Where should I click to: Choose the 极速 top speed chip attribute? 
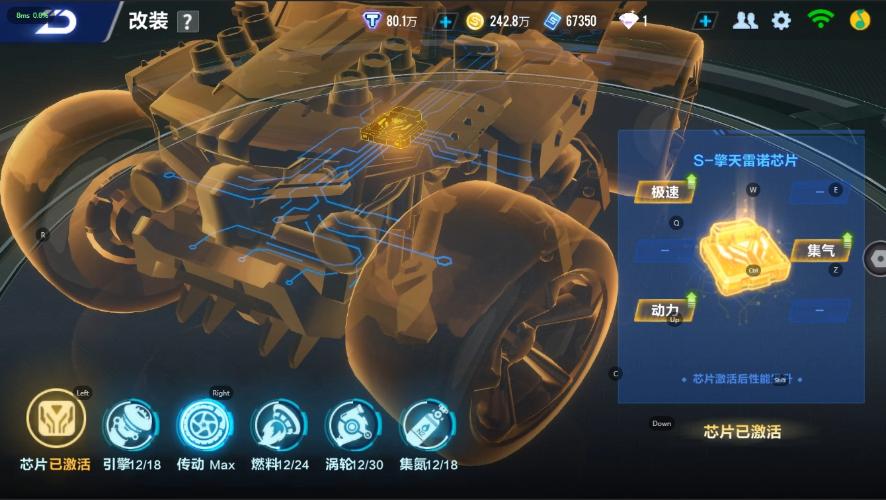point(665,192)
